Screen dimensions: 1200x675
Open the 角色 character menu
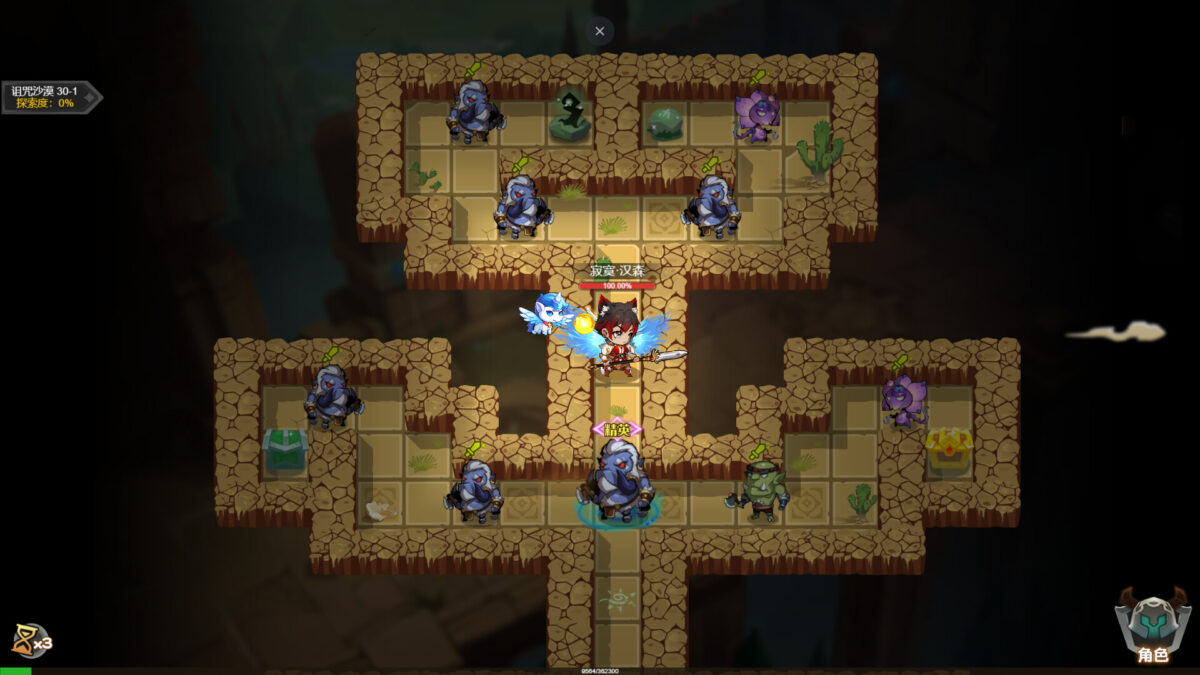point(1152,627)
